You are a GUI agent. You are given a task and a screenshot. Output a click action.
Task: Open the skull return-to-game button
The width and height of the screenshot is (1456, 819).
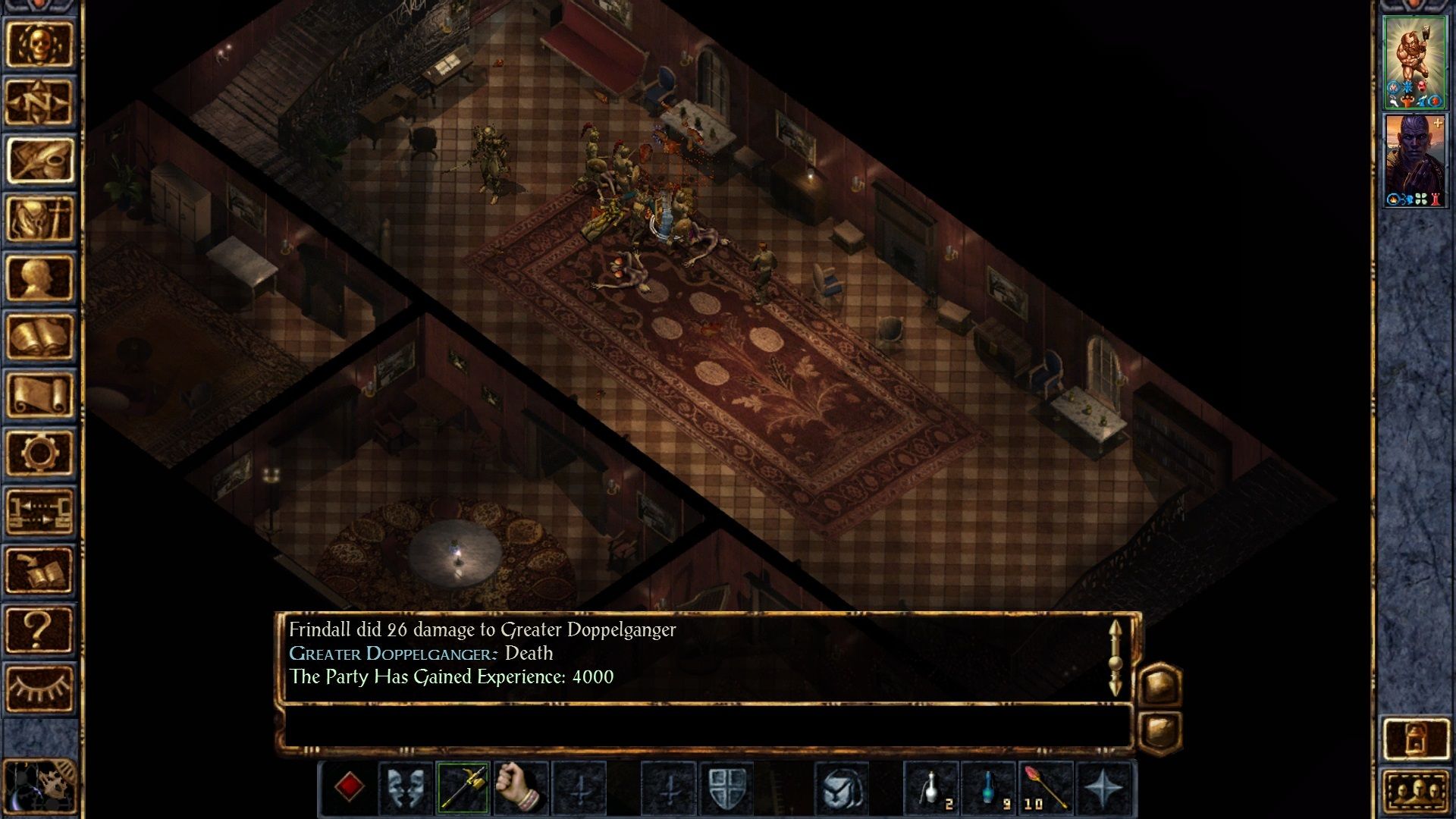pyautogui.click(x=39, y=44)
